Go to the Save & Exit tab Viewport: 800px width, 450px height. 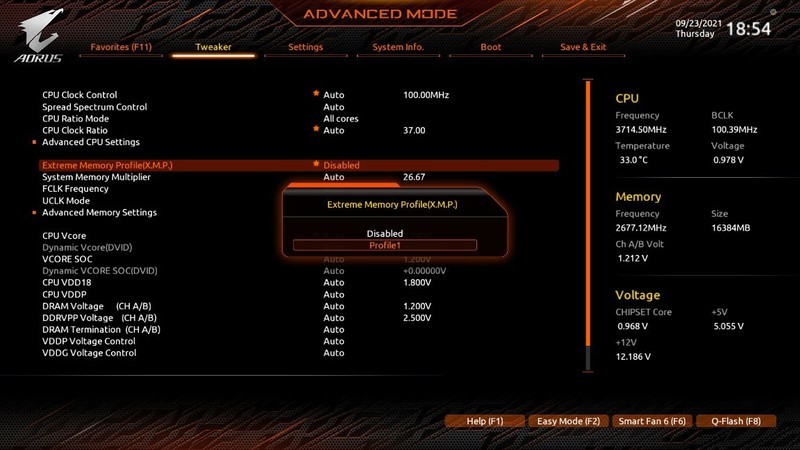(x=583, y=47)
